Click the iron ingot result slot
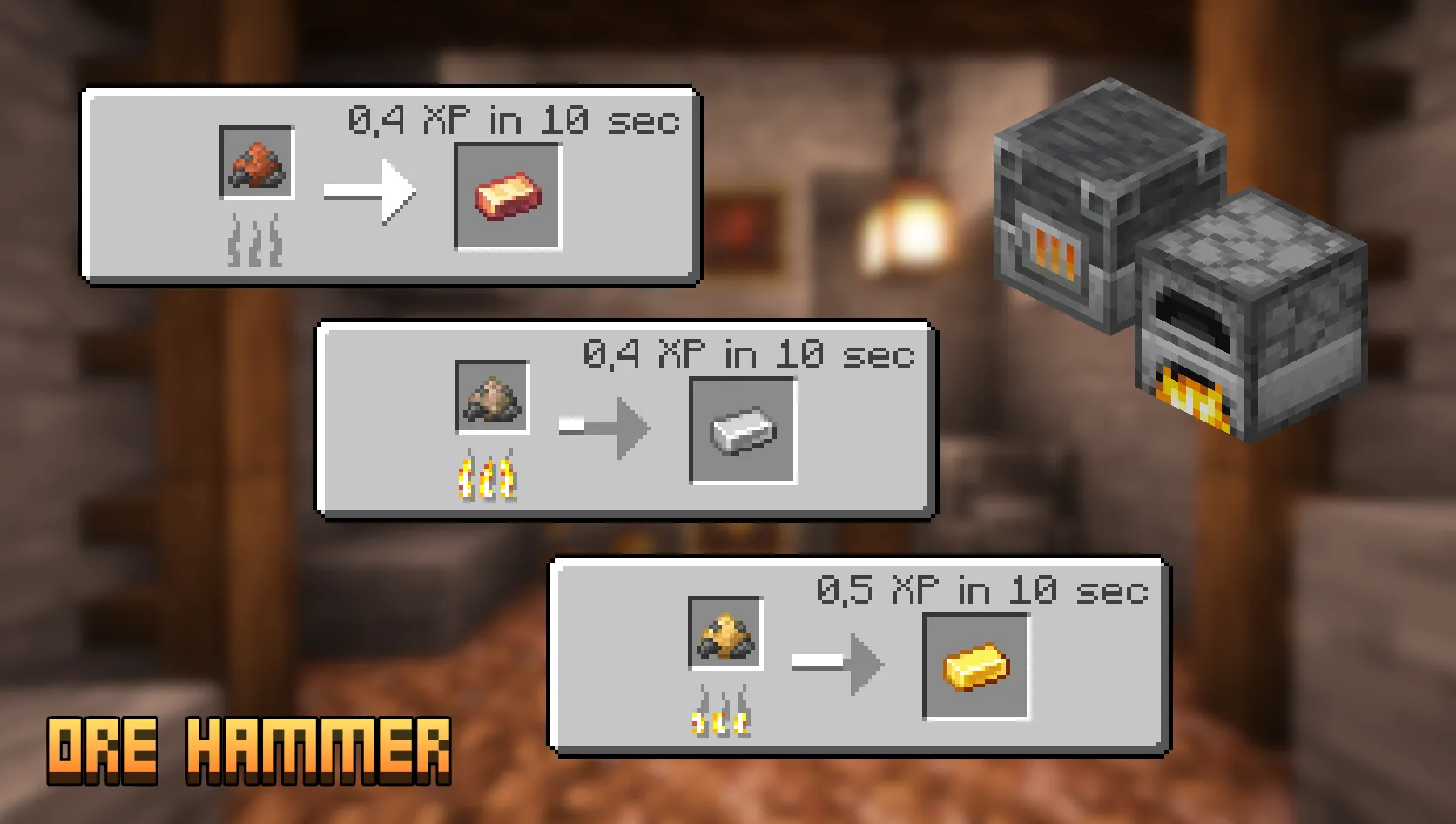The width and height of the screenshot is (1456, 824). pyautogui.click(x=743, y=430)
